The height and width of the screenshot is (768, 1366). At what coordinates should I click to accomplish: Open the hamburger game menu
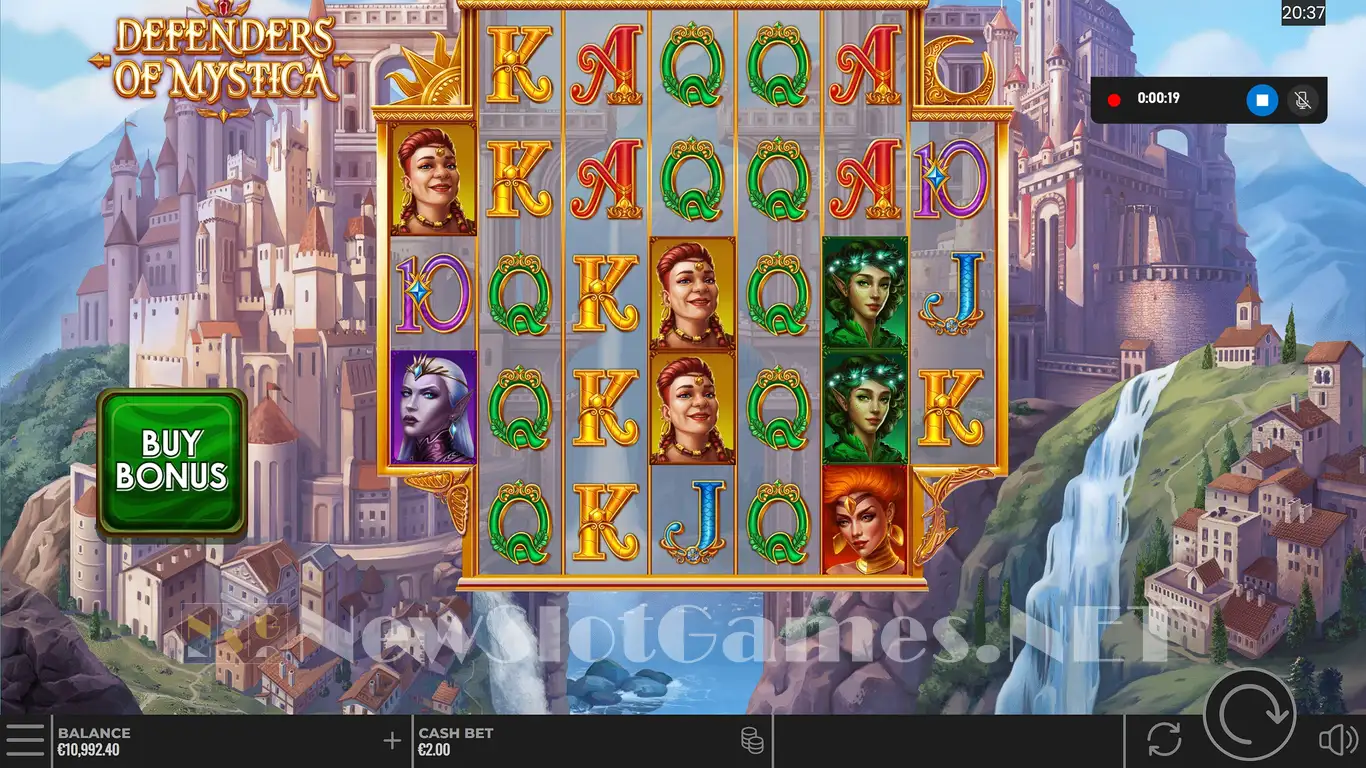[25, 740]
